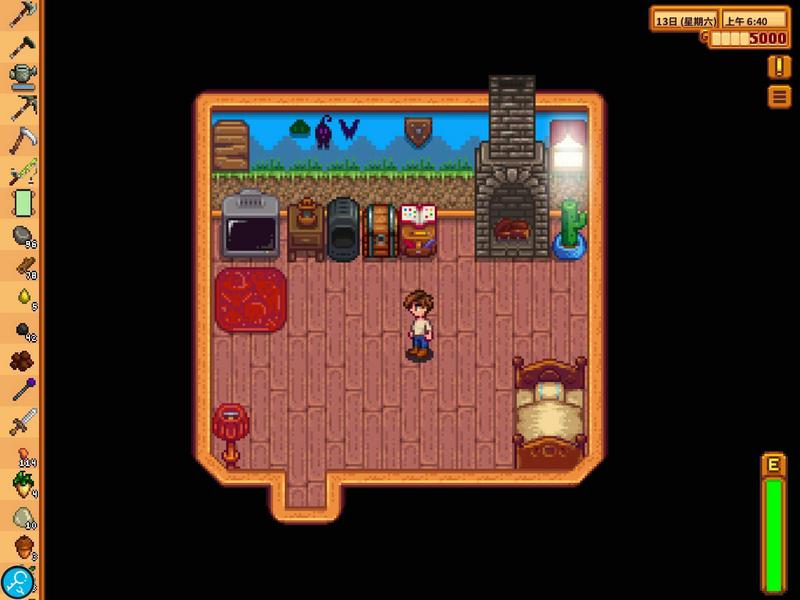Choose the watering can slot

(21, 75)
